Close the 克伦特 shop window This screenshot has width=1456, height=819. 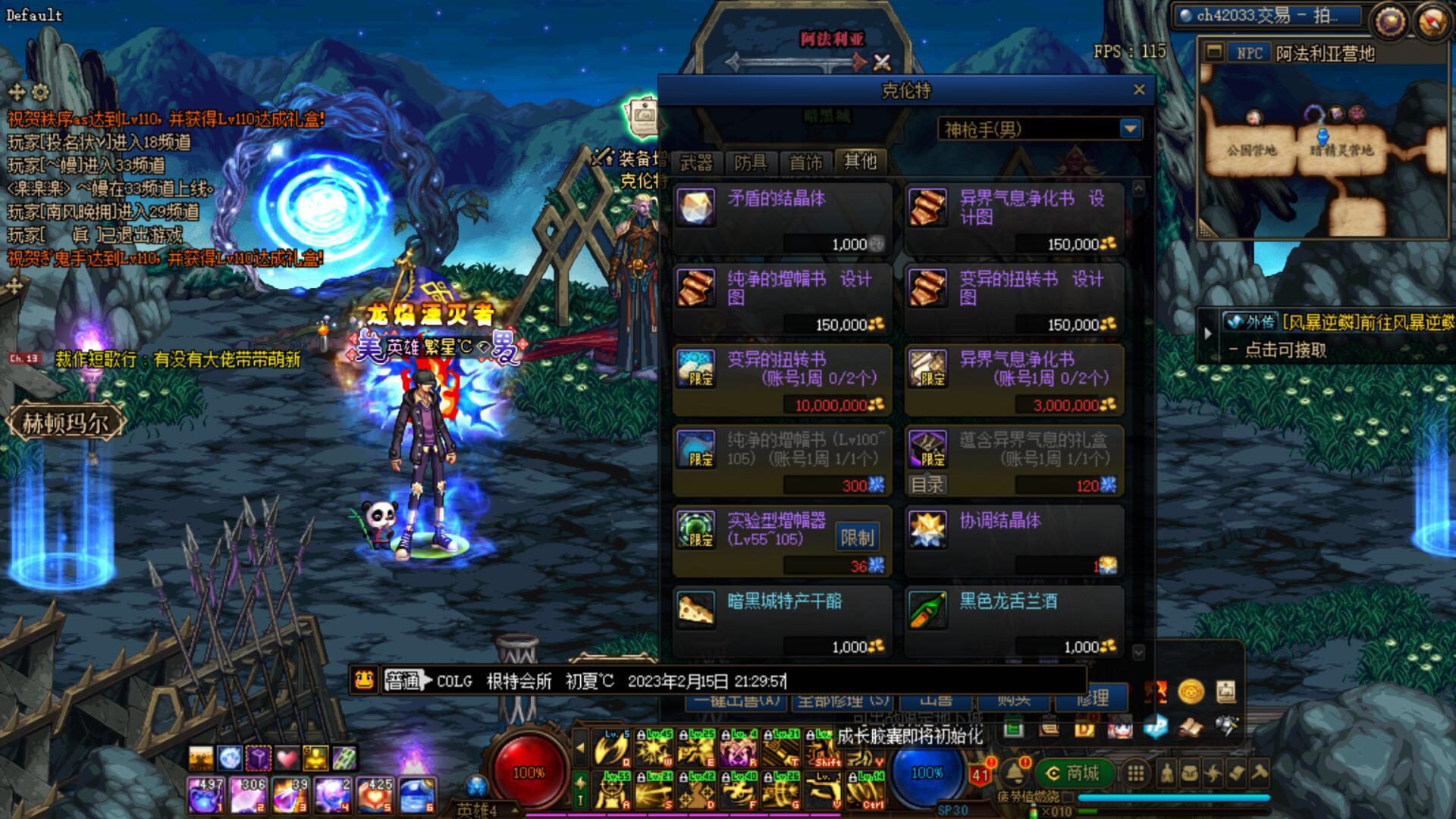point(1139,90)
